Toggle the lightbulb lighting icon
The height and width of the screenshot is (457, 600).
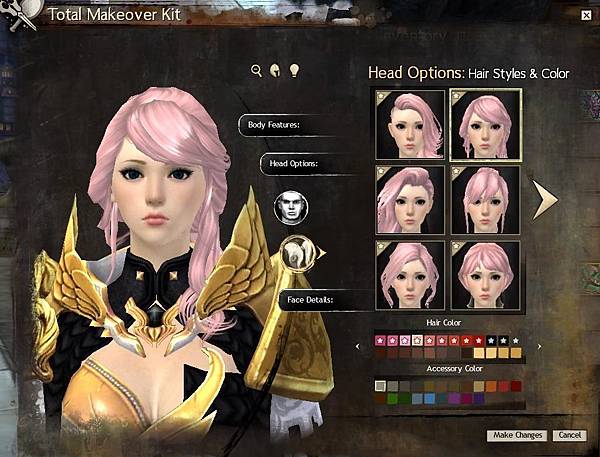coord(294,70)
